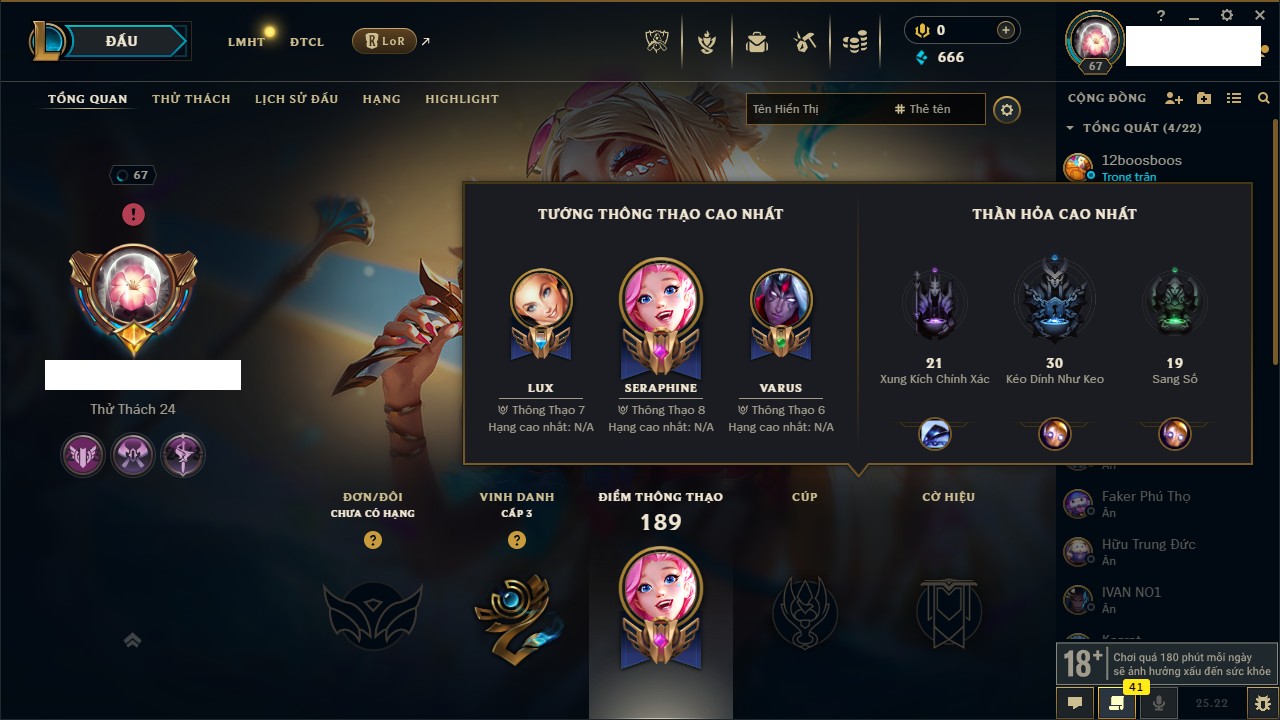The image size is (1280, 720).
Task: Open the store coin-stack icon
Action: (854, 42)
